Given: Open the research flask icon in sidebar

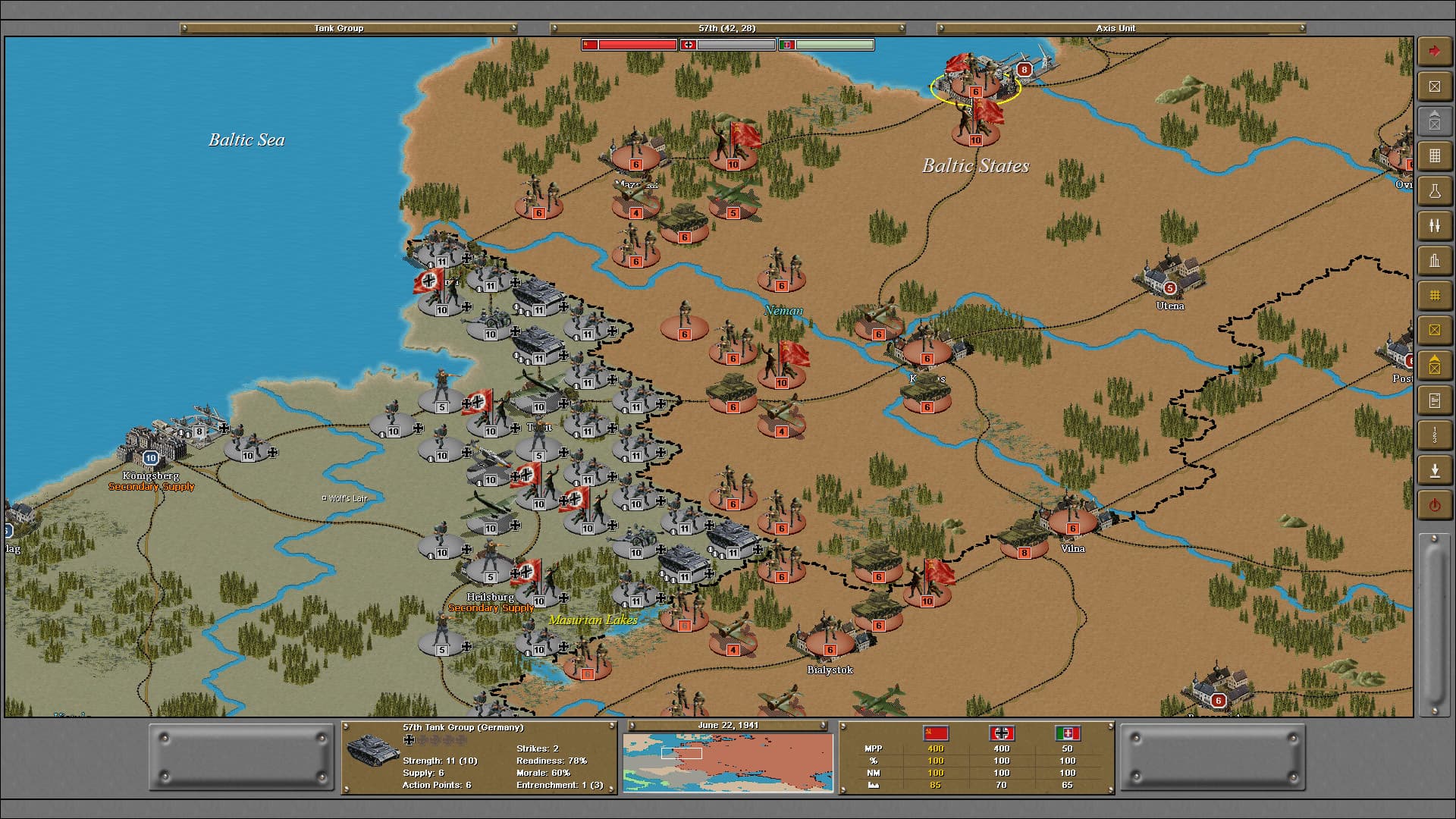Looking at the screenshot, I should click(x=1434, y=190).
